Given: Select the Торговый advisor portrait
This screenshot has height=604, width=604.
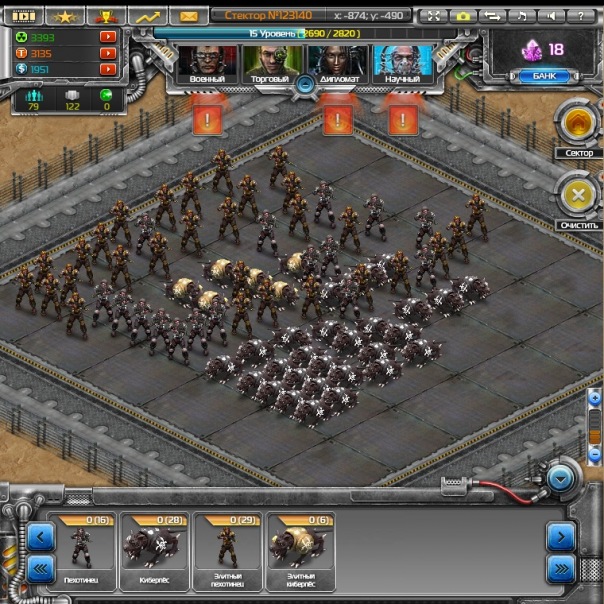Looking at the screenshot, I should (x=266, y=63).
